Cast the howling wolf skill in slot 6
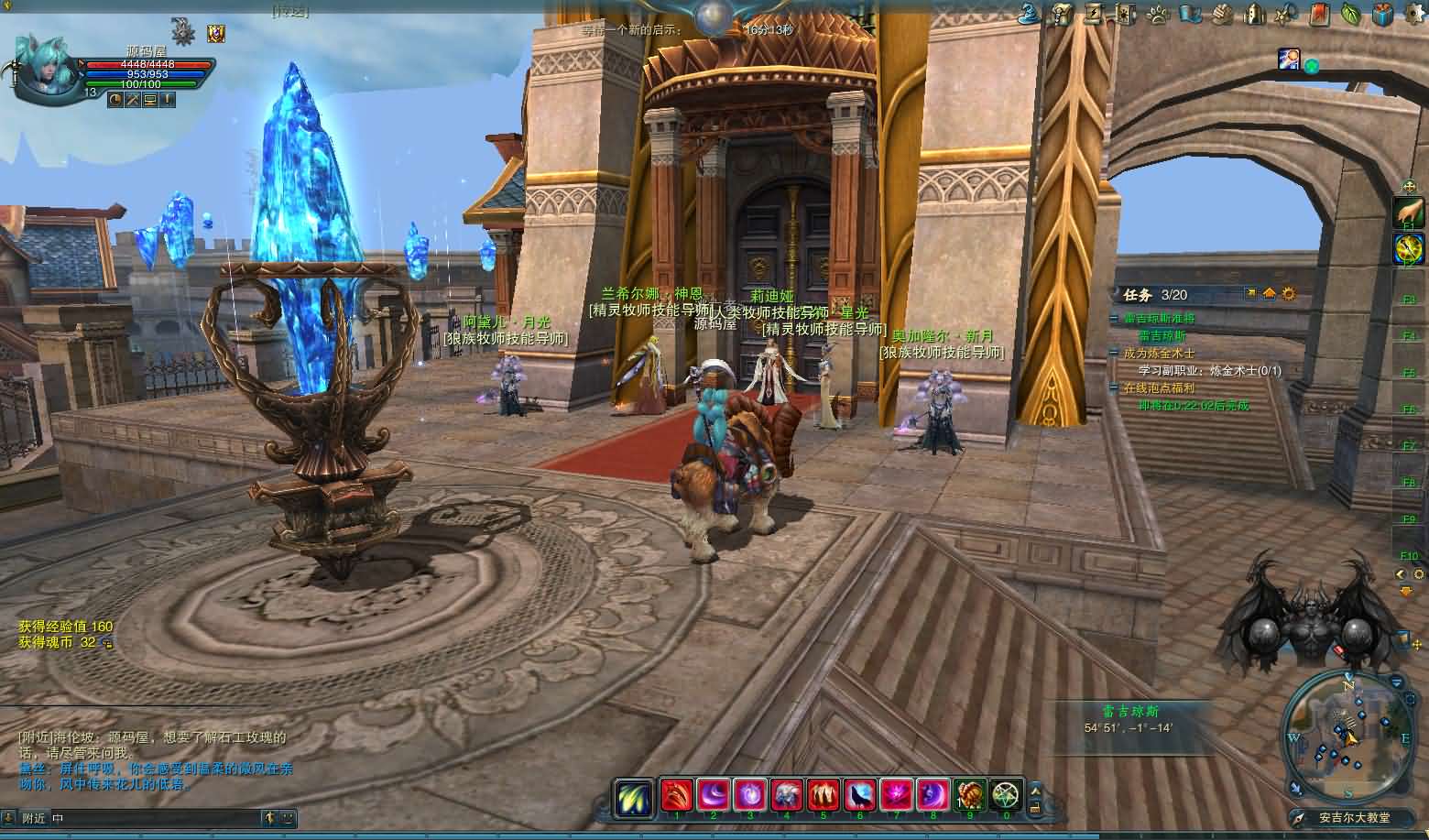The width and height of the screenshot is (1429, 840). click(x=860, y=794)
